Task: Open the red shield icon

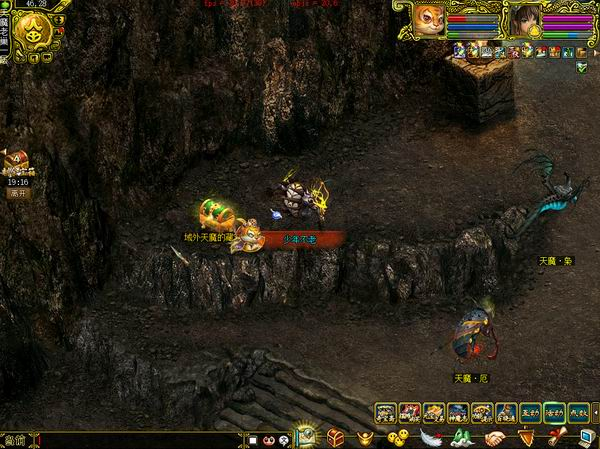Action: point(526,438)
